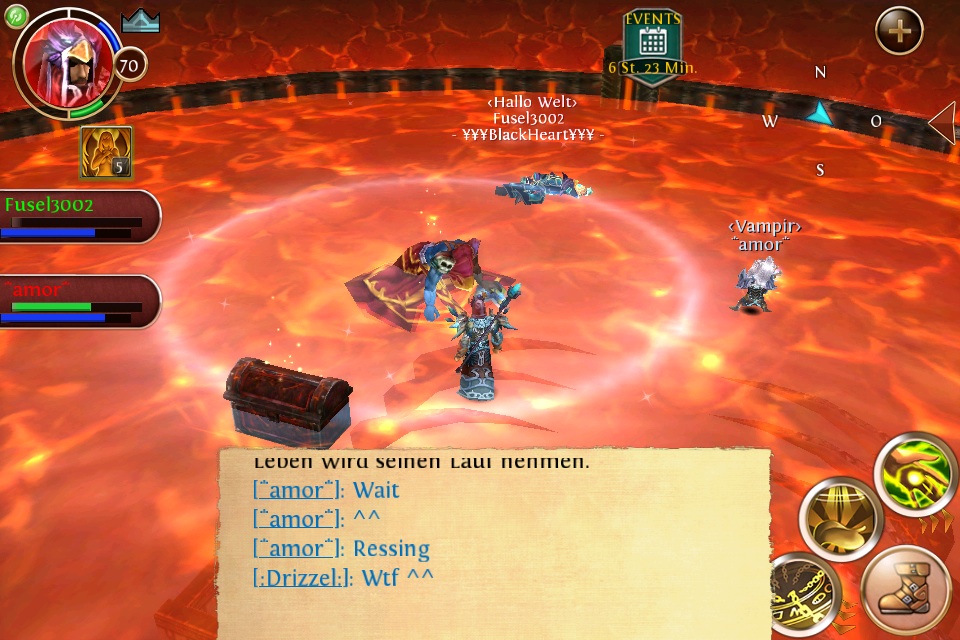This screenshot has height=640, width=960.
Task: Expand the side panel arrow
Action: pos(943,123)
